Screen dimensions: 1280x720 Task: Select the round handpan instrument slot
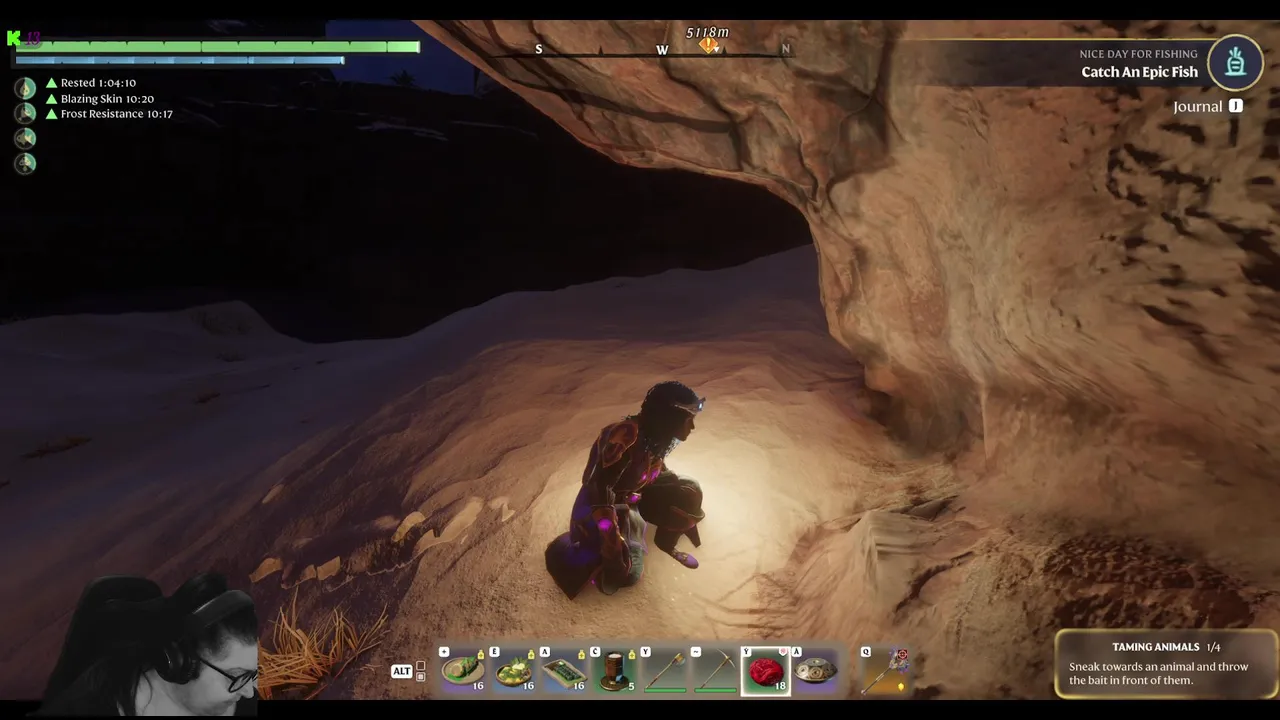[816, 671]
